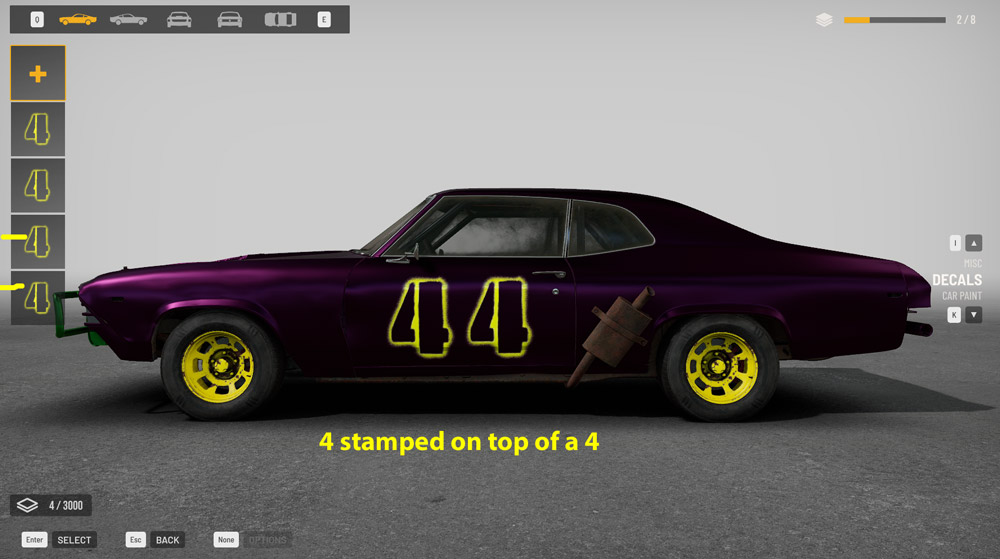Choose the gray side-profile car view

tap(128, 19)
